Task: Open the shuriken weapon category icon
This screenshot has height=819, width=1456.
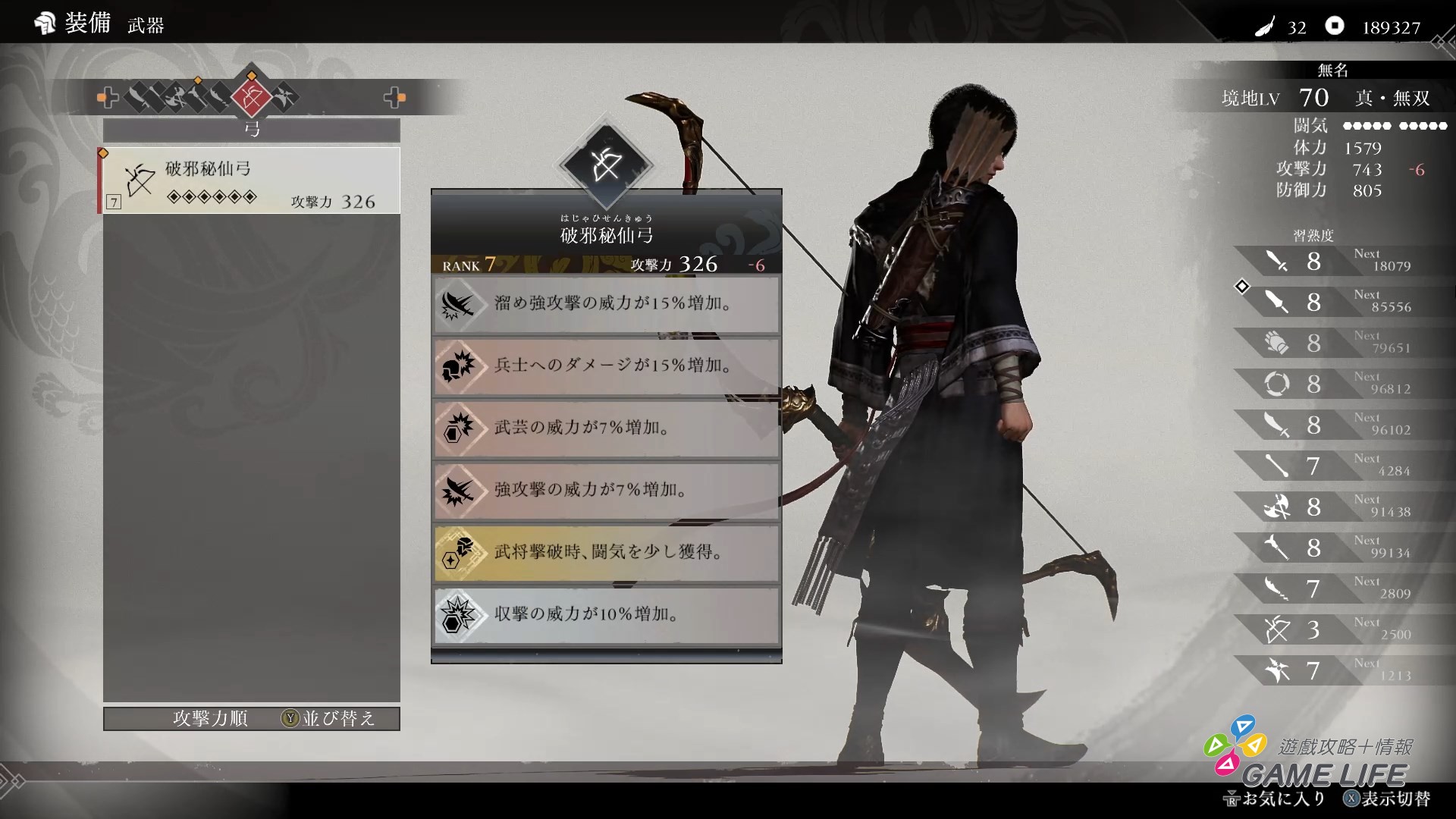Action: click(284, 97)
